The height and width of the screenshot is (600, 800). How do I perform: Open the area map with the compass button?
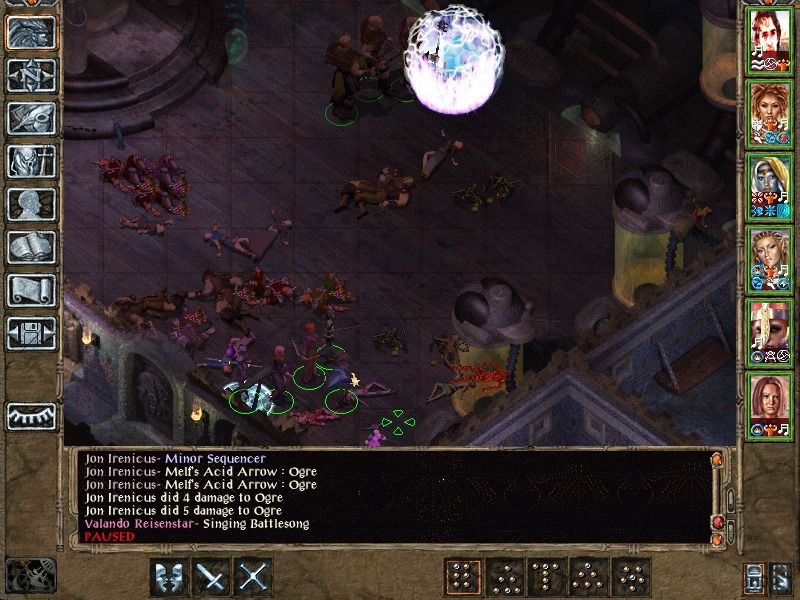[x=30, y=75]
